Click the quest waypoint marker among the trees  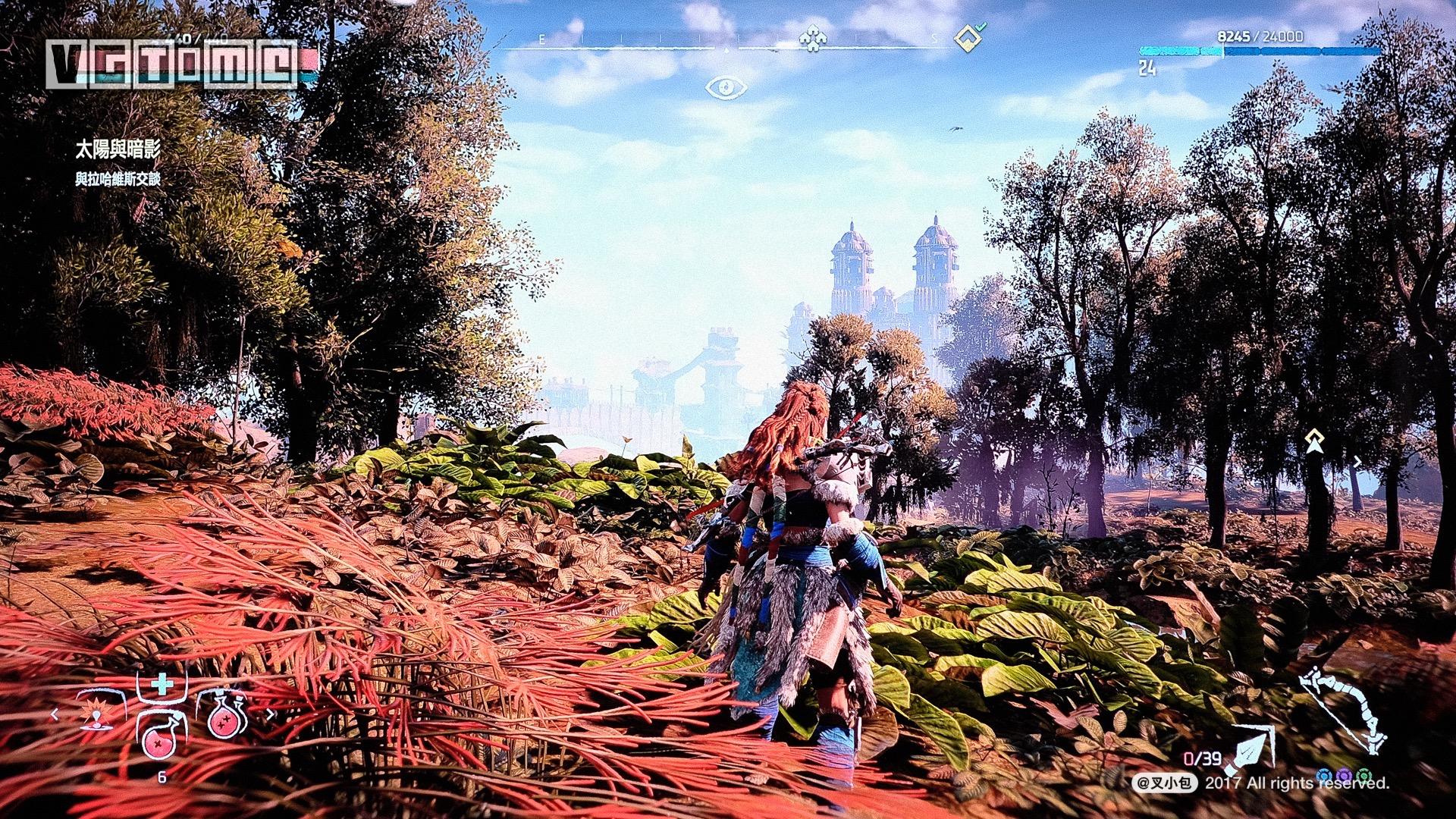point(1314,441)
